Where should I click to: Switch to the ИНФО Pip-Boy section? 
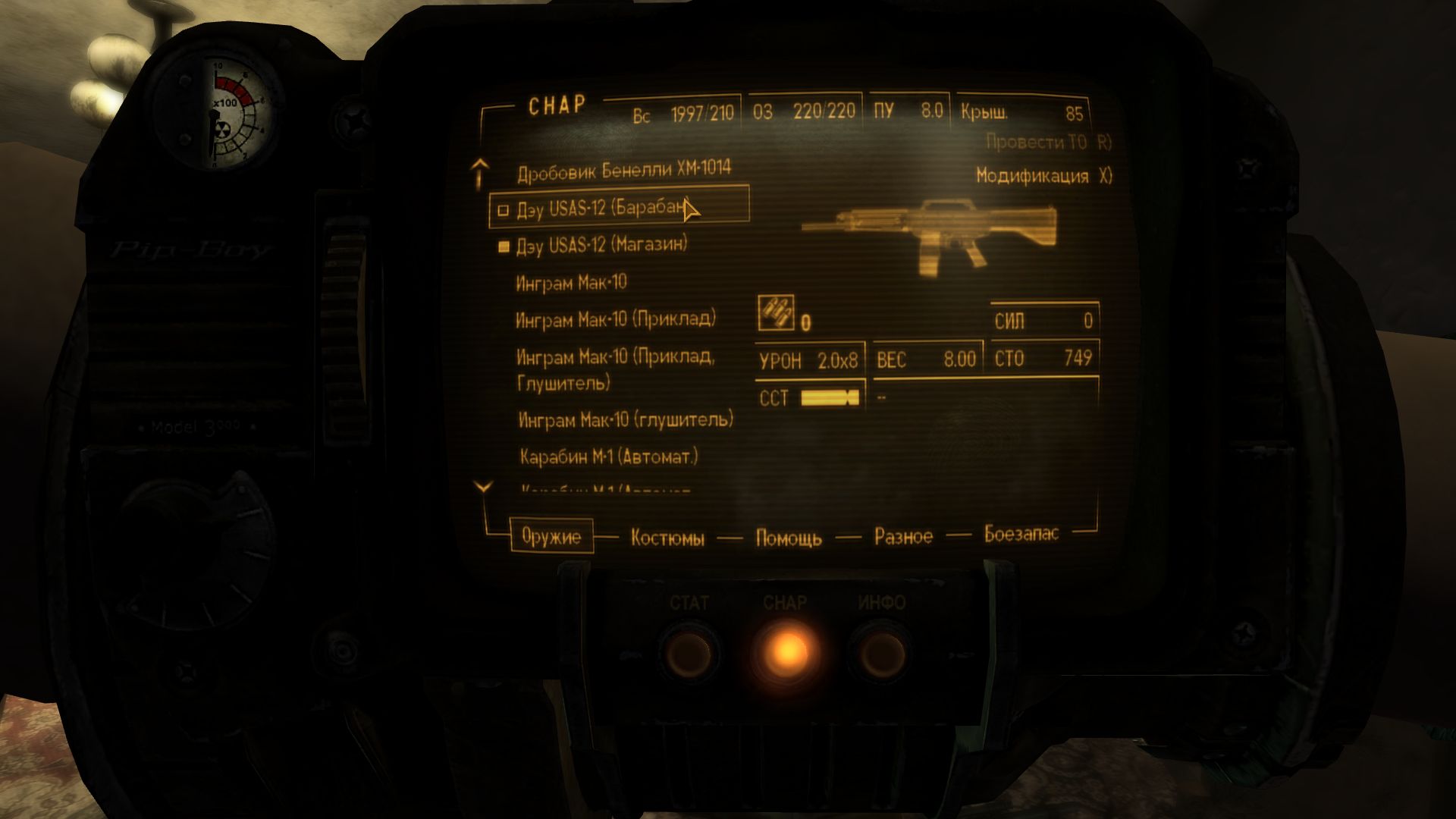(882, 651)
